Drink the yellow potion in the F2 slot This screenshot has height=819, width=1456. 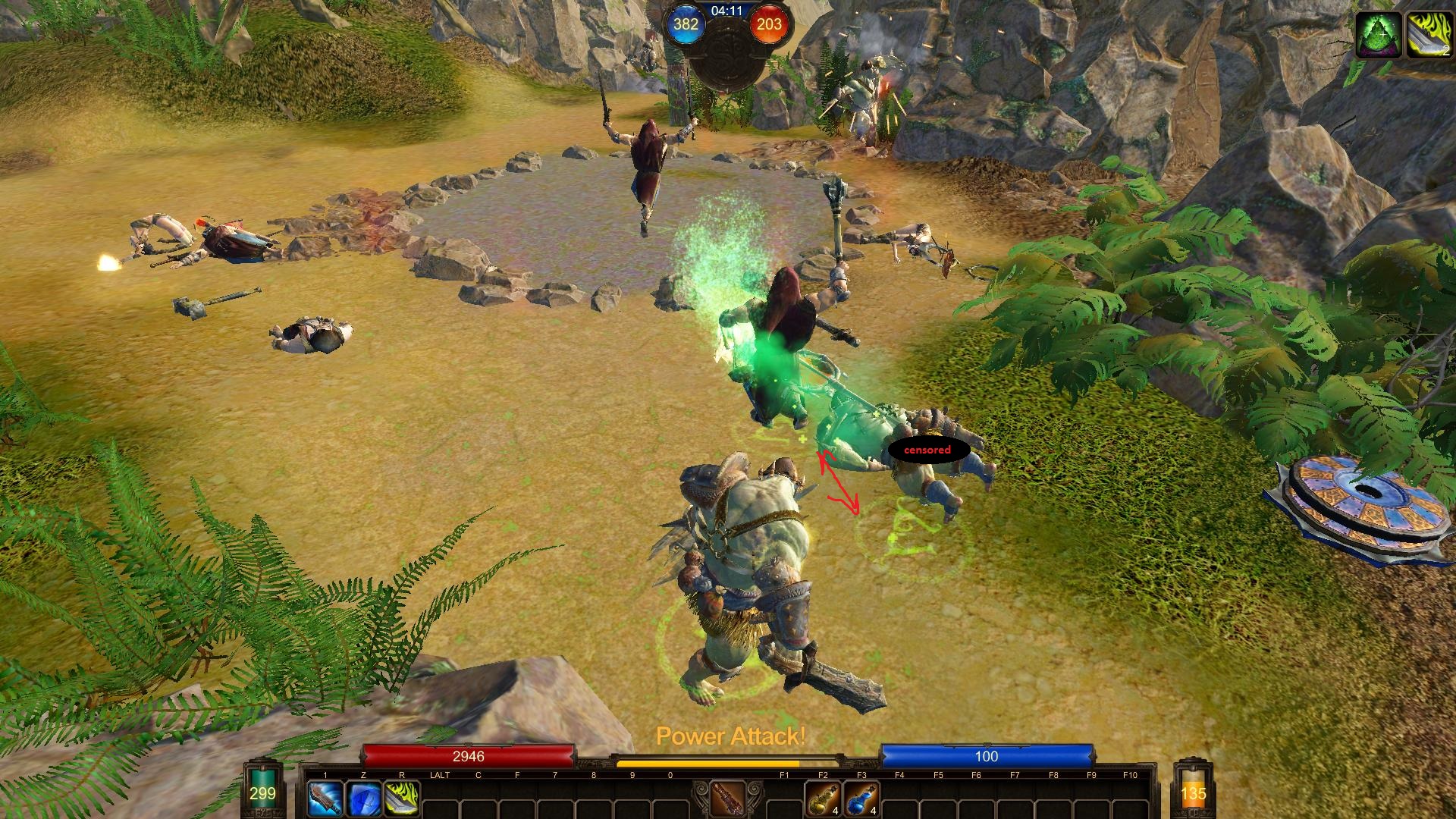coord(823,799)
